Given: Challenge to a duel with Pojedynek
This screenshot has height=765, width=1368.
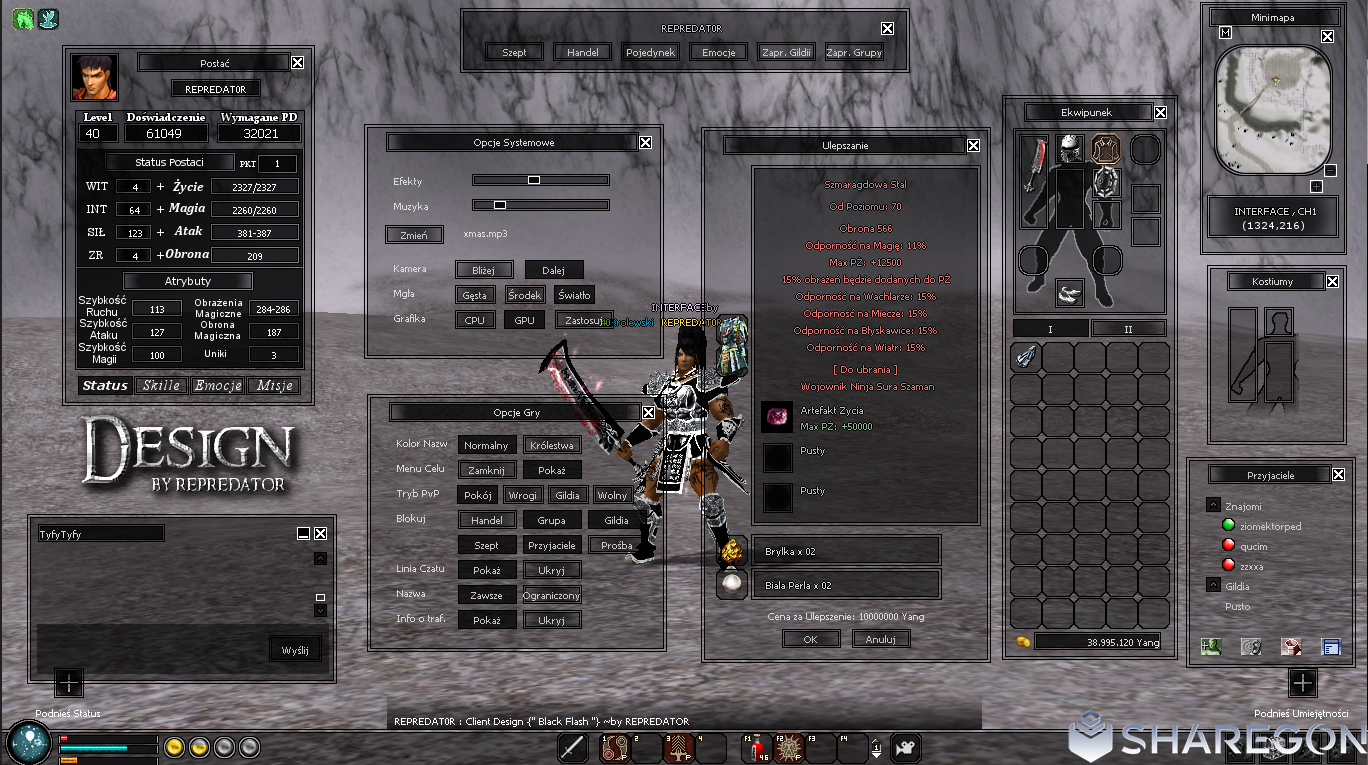Looking at the screenshot, I should (x=650, y=52).
